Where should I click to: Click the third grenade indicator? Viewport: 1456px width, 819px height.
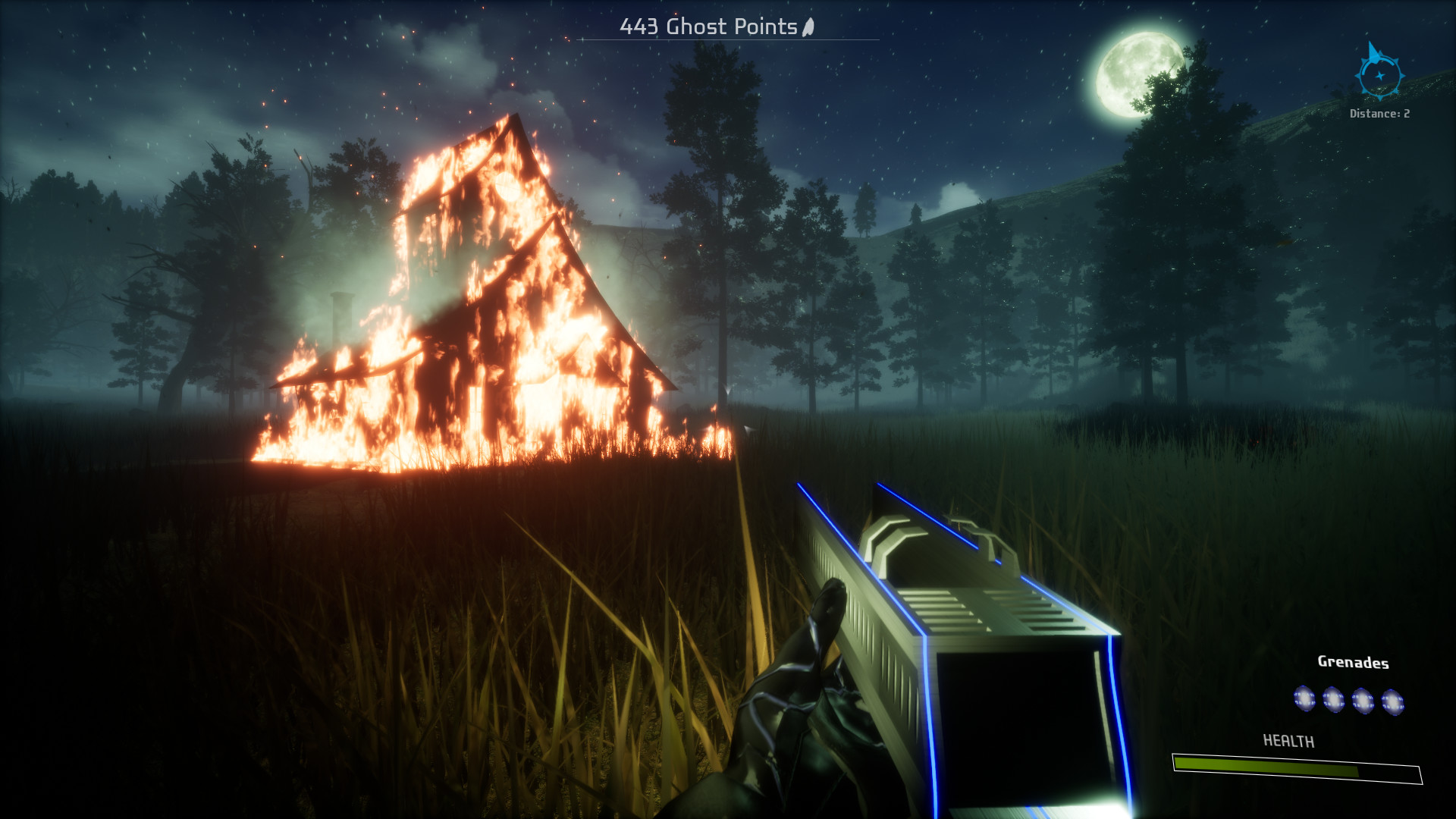coord(1363,699)
